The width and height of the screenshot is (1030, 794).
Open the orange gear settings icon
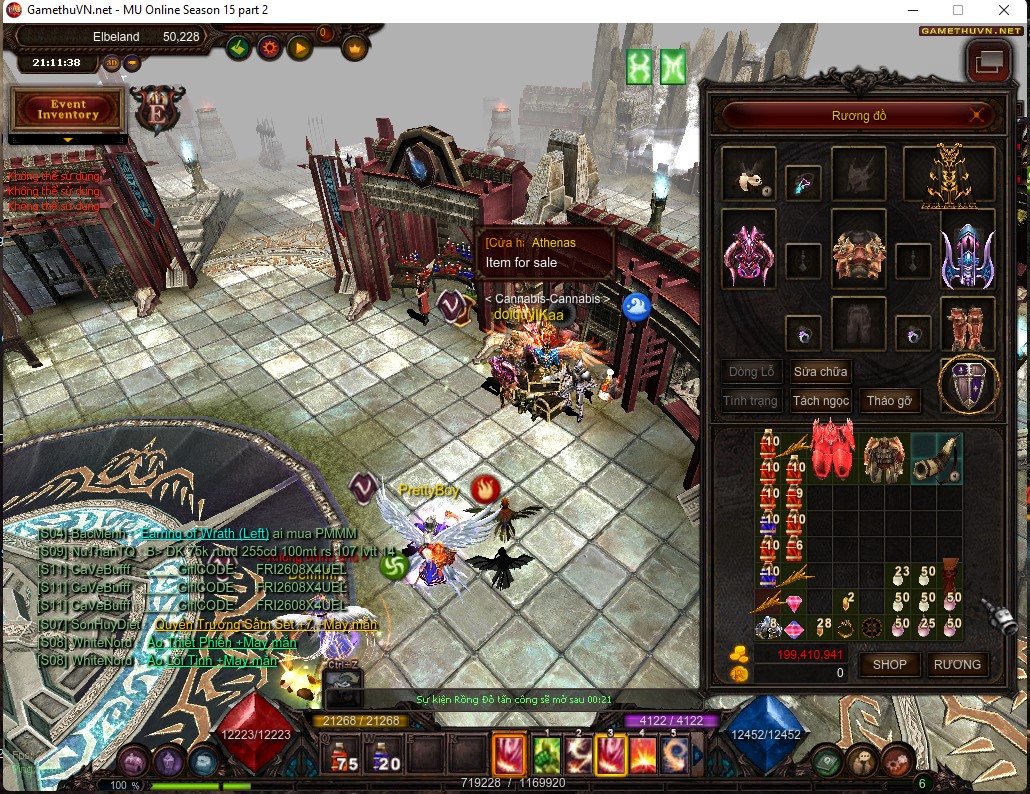coord(269,47)
